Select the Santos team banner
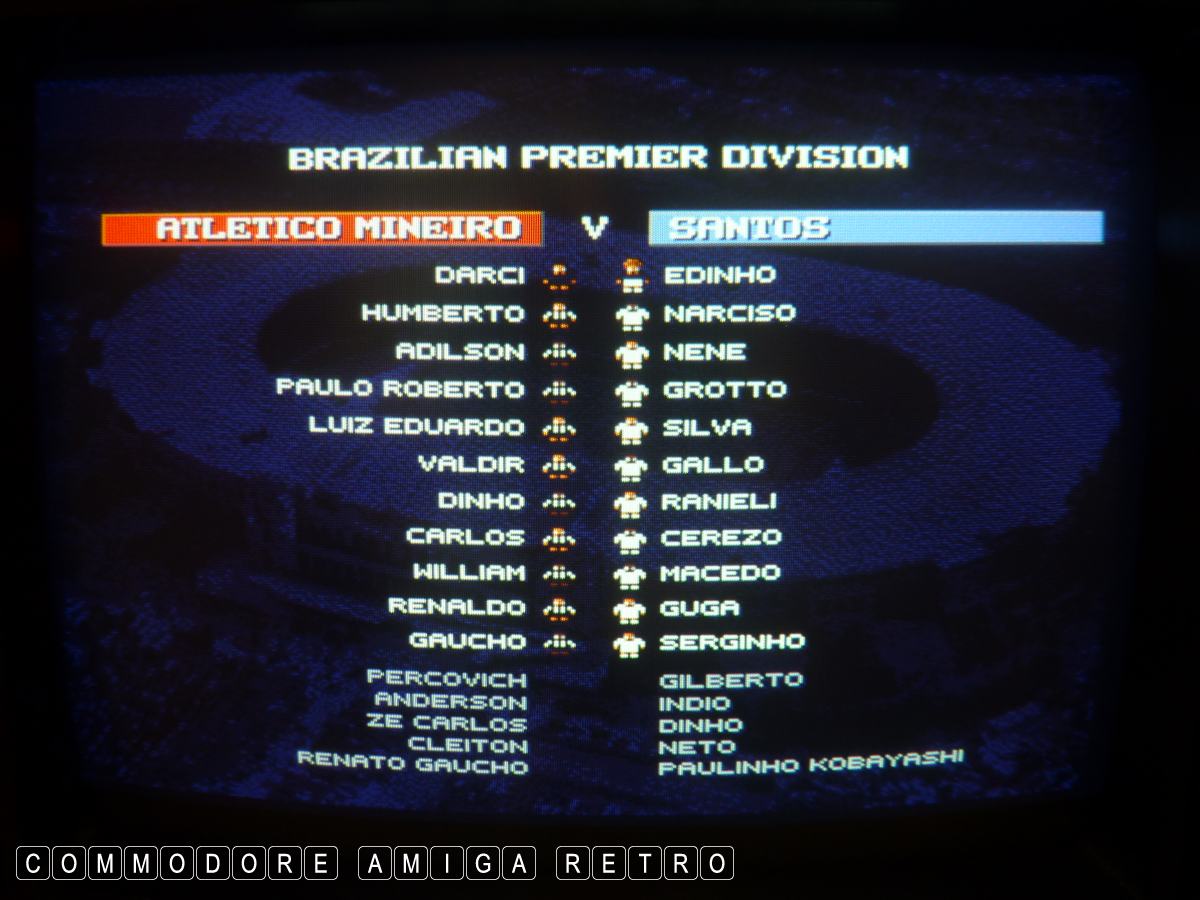 (875, 228)
